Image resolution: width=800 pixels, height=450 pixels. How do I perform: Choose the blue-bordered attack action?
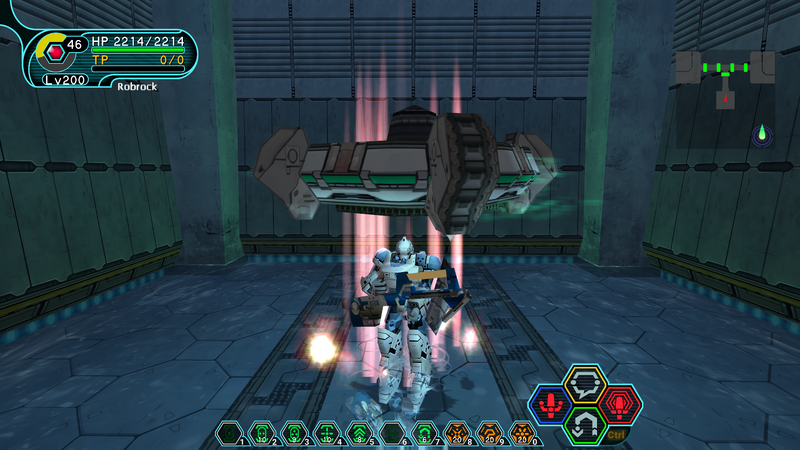tap(549, 404)
